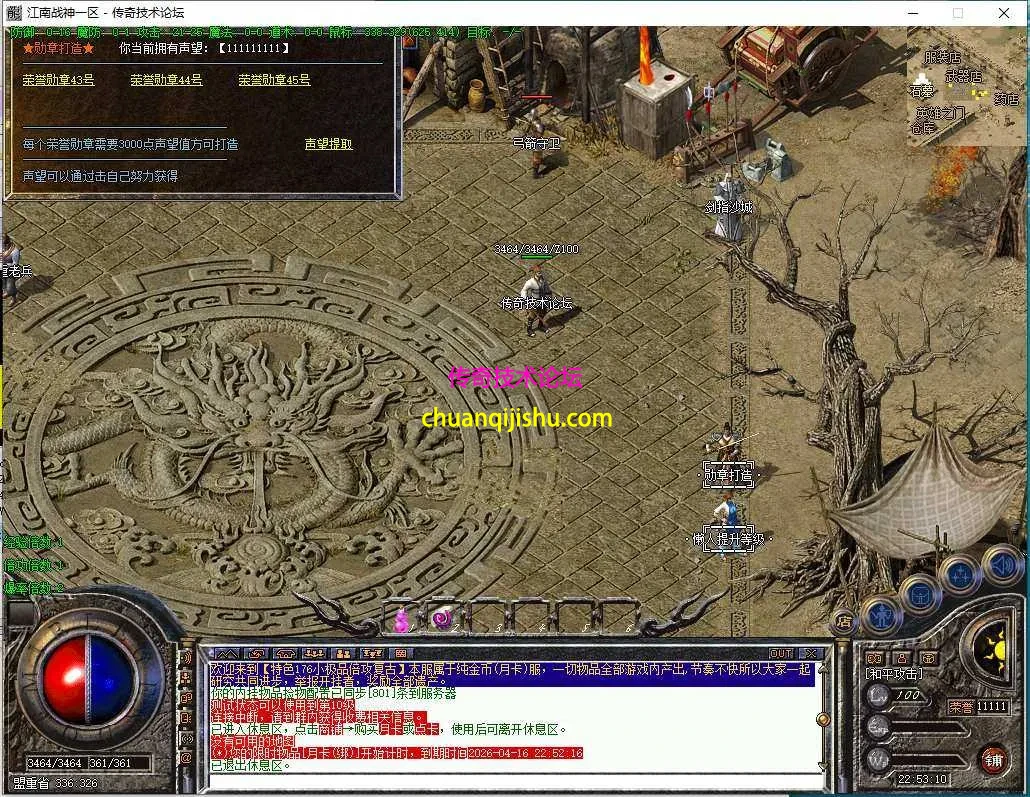Viewport: 1030px width, 797px height.
Task: Select the 荣誉勋章44号 medal link
Action: [166, 80]
